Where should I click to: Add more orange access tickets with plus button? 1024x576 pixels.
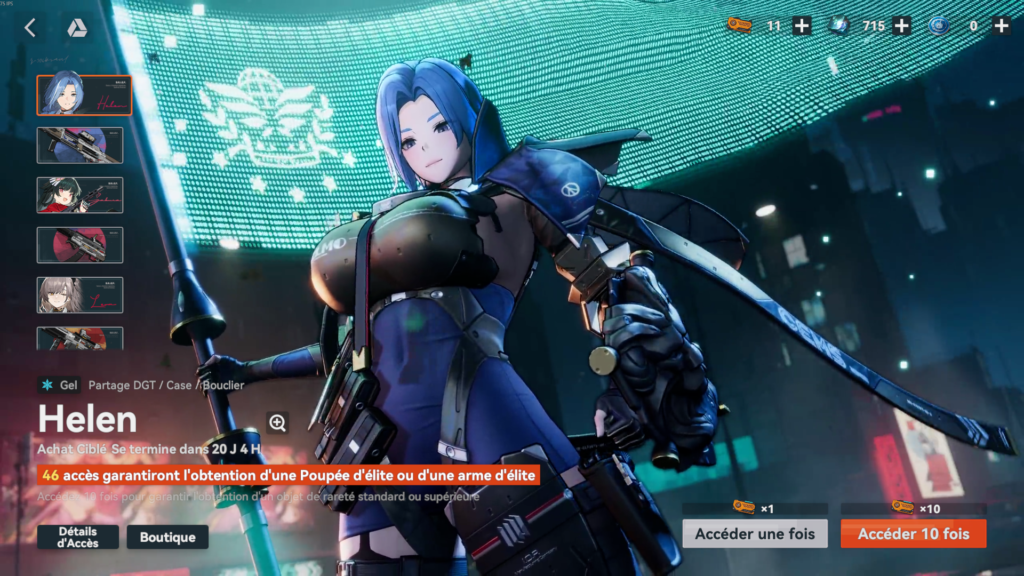pyautogui.click(x=802, y=26)
